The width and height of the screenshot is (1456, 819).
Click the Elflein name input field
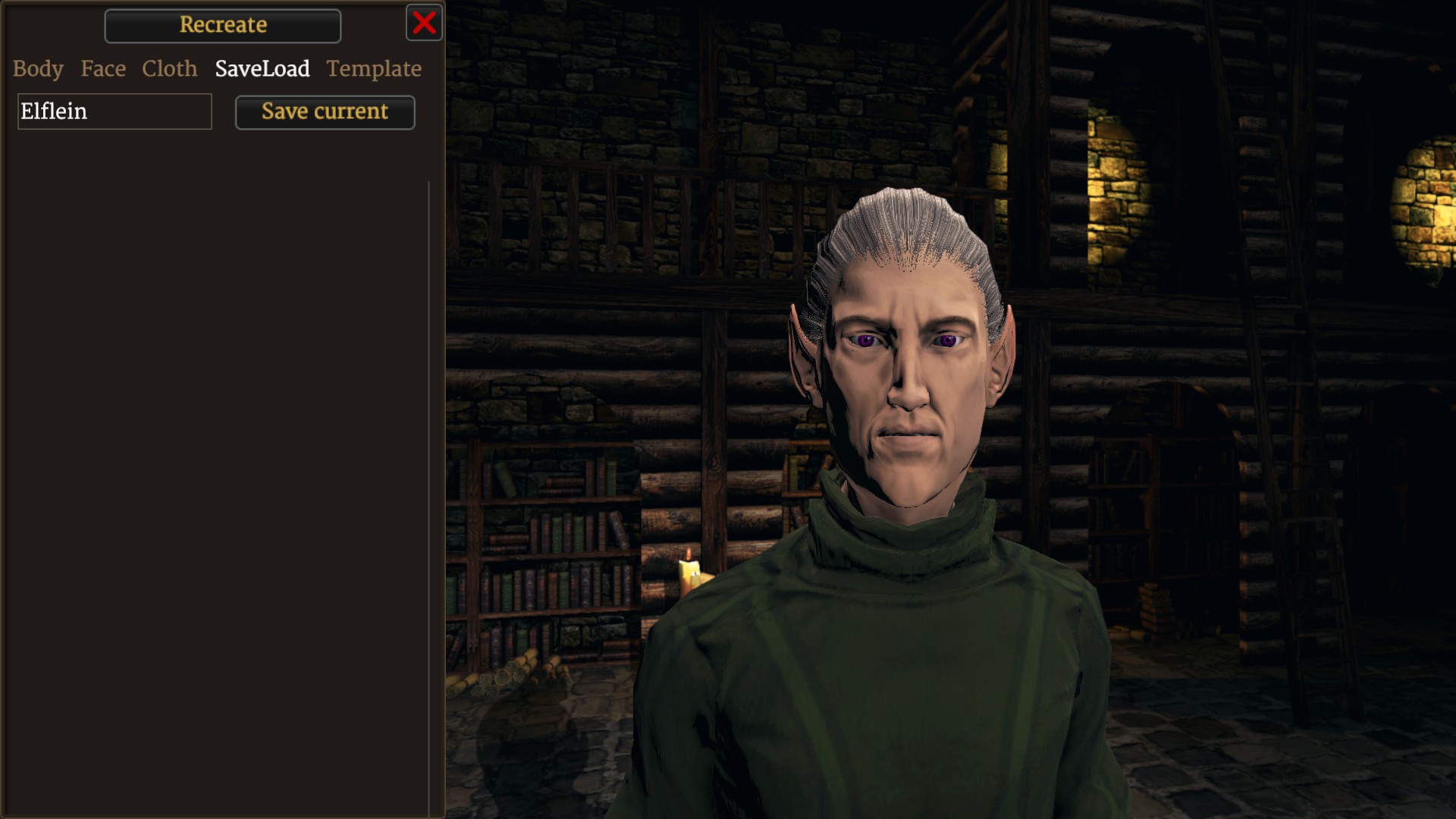(x=115, y=111)
